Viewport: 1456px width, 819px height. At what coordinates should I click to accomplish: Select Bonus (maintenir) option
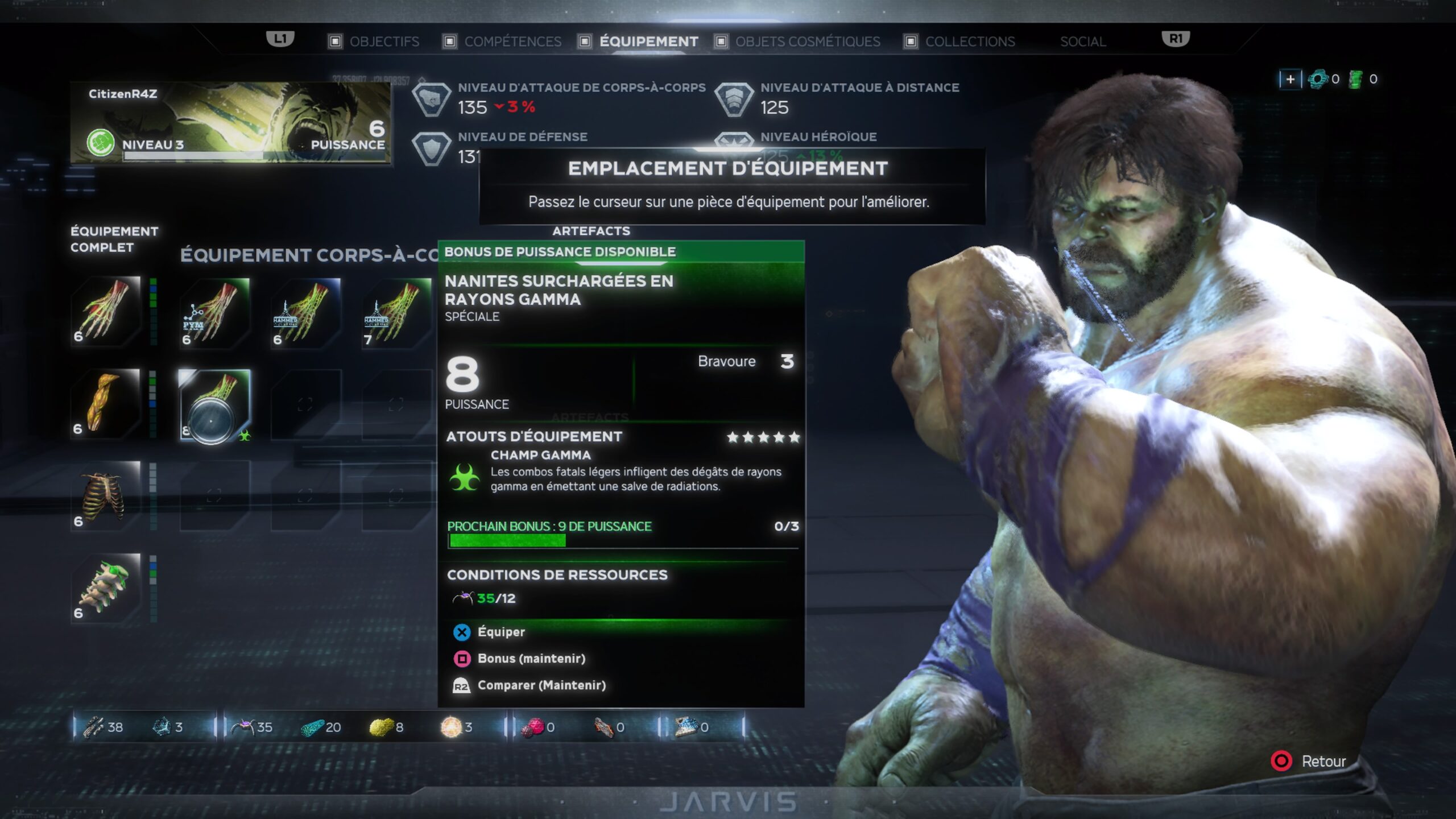(531, 659)
